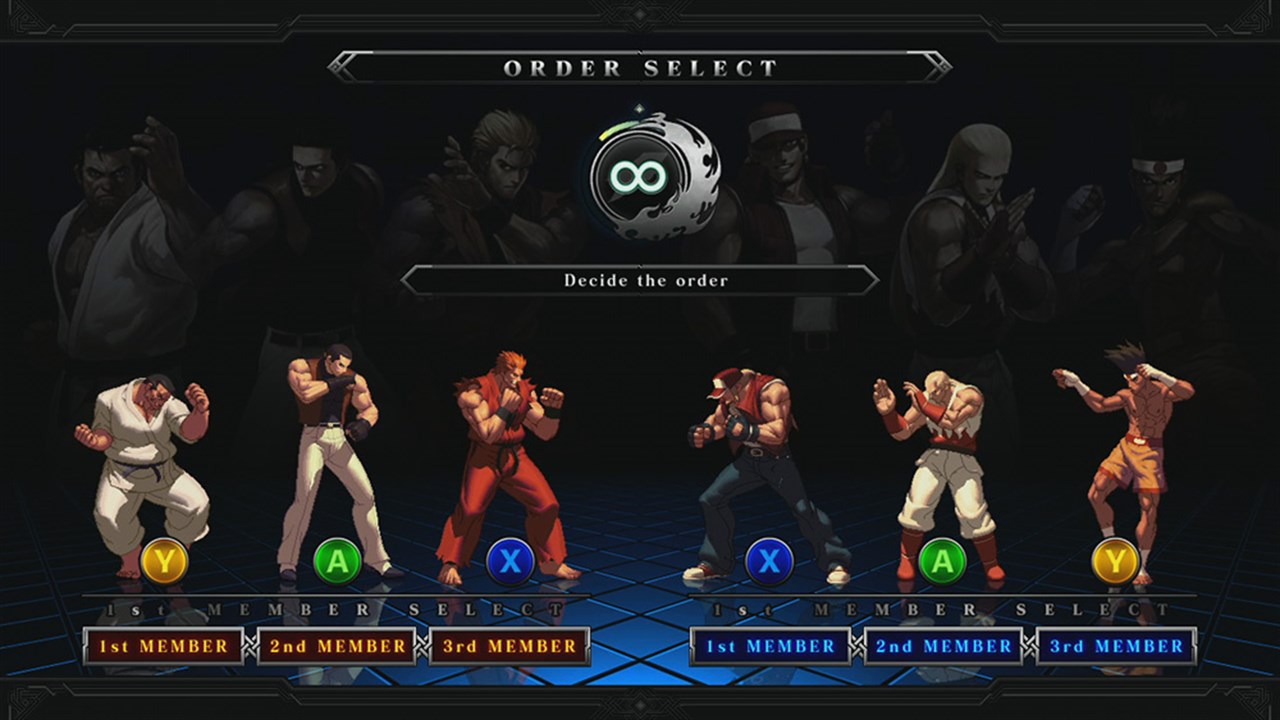
Task: Click the blue 3rd MEMBER slot
Action: (x=1116, y=646)
